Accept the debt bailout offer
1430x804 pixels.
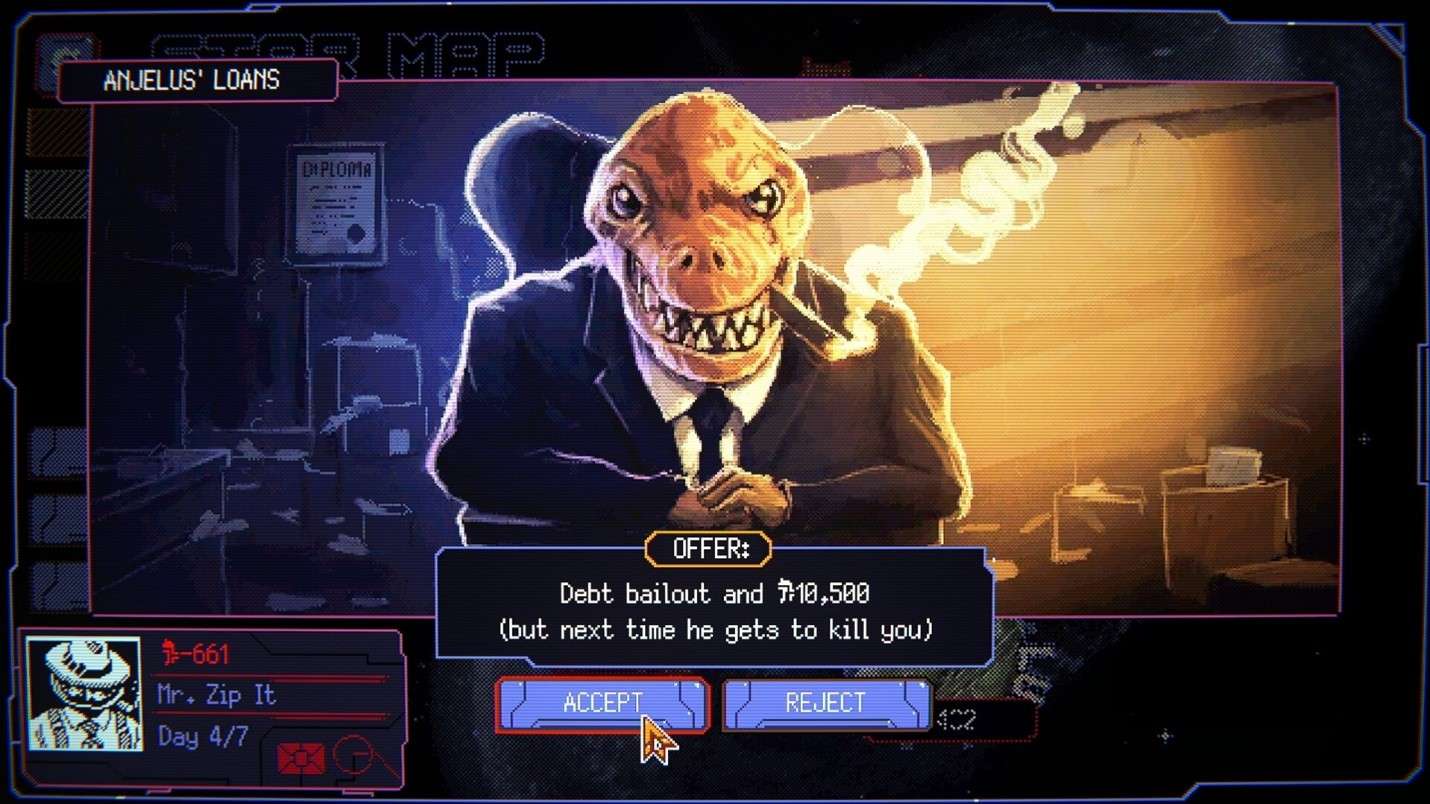point(601,703)
